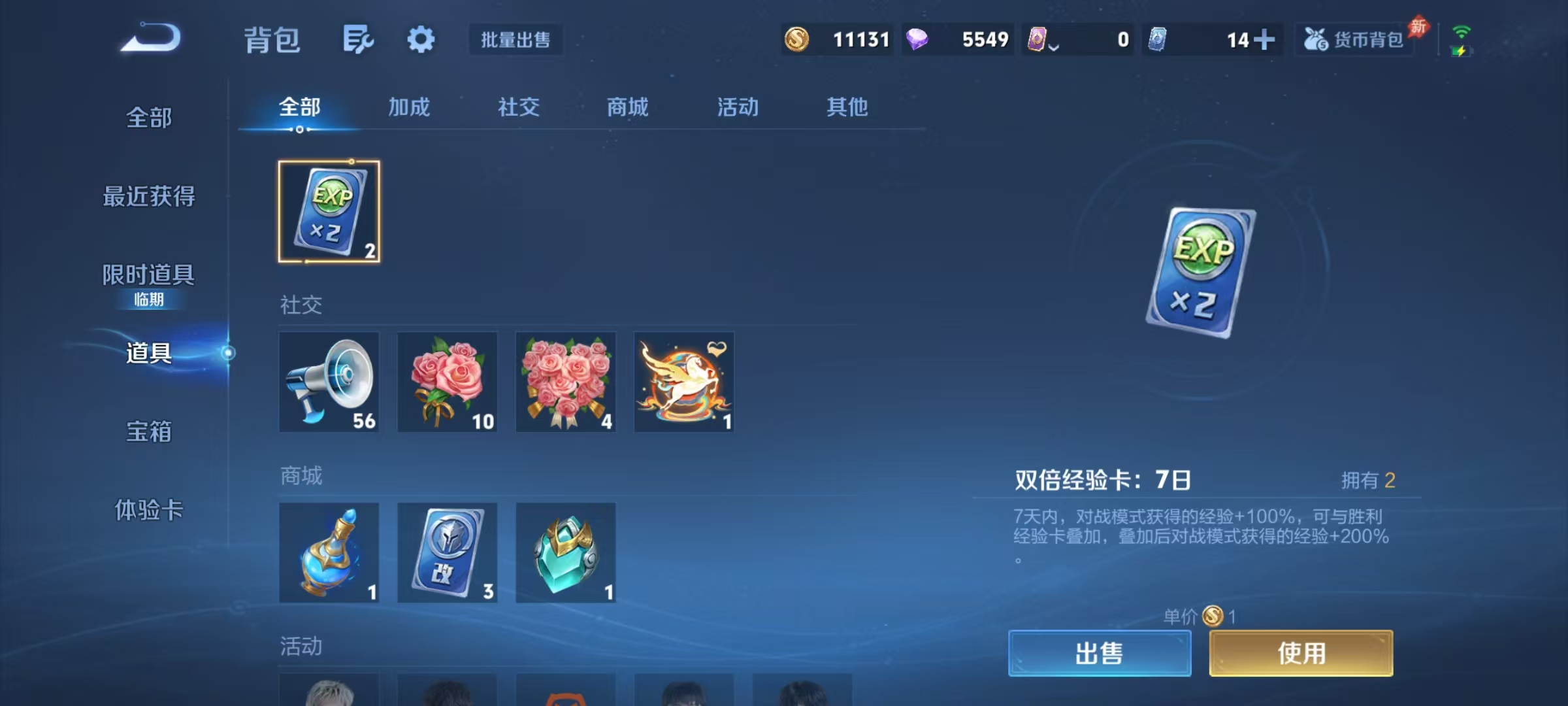This screenshot has height=706, width=1568.
Task: Select the pink rose bouquet item
Action: (448, 382)
